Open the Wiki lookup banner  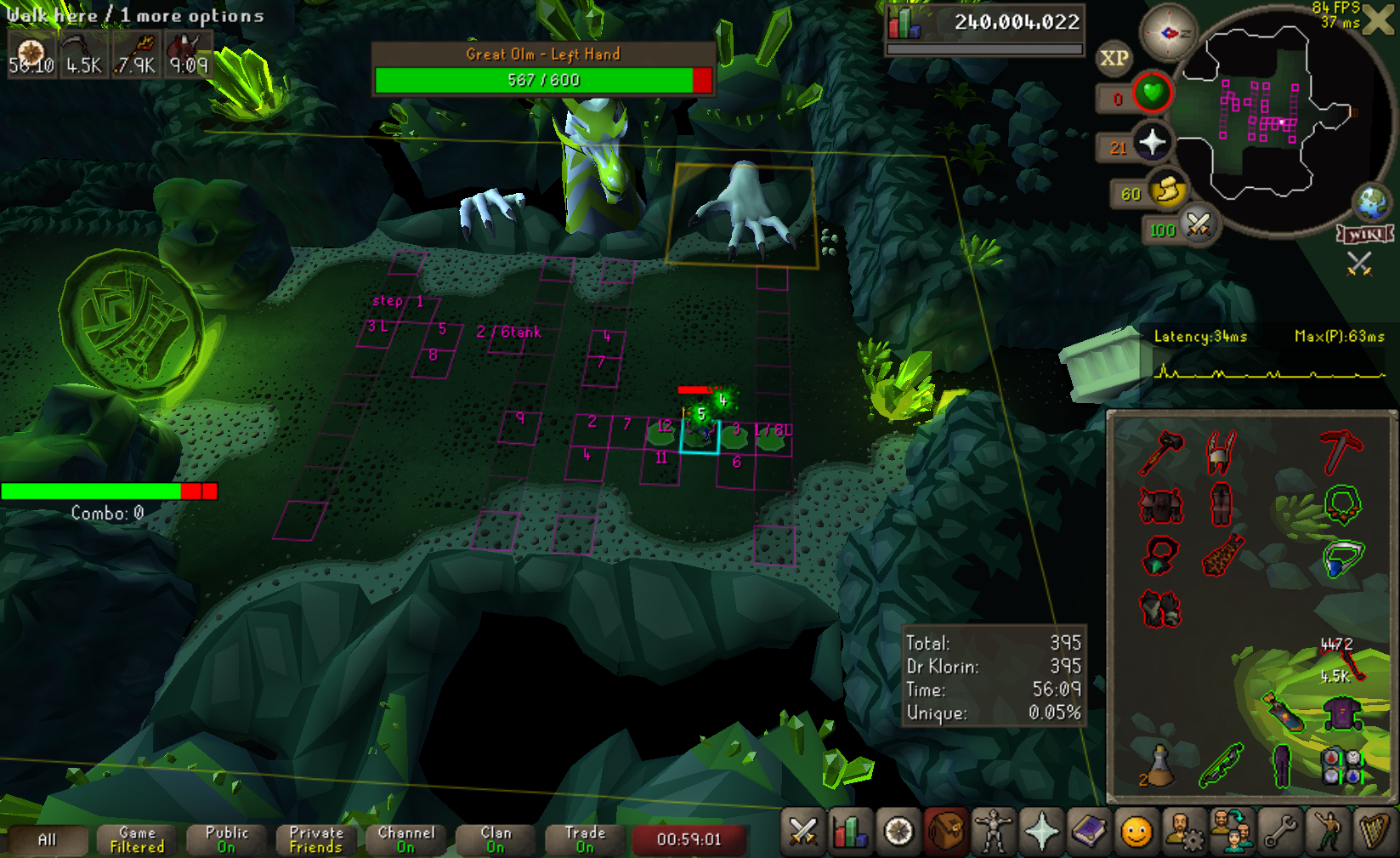click(x=1365, y=234)
